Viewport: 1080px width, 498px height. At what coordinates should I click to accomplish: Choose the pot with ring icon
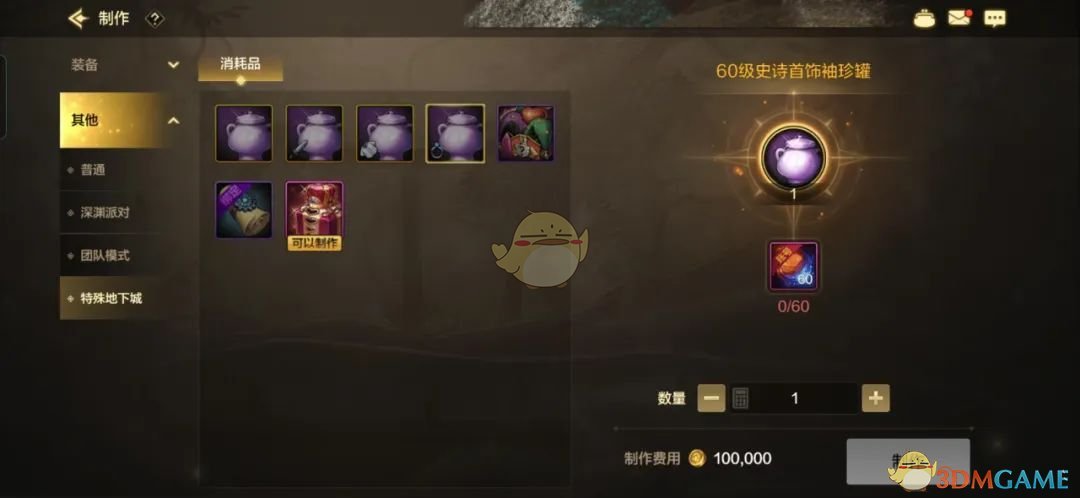[x=455, y=133]
